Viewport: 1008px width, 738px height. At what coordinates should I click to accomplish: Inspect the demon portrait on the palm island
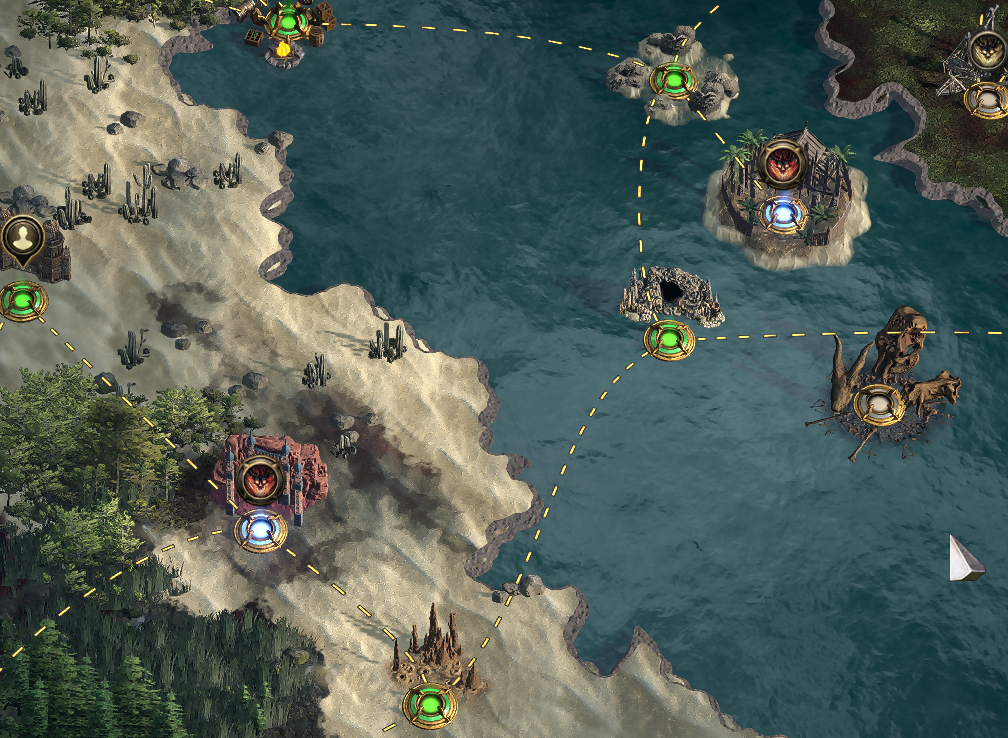click(x=782, y=163)
